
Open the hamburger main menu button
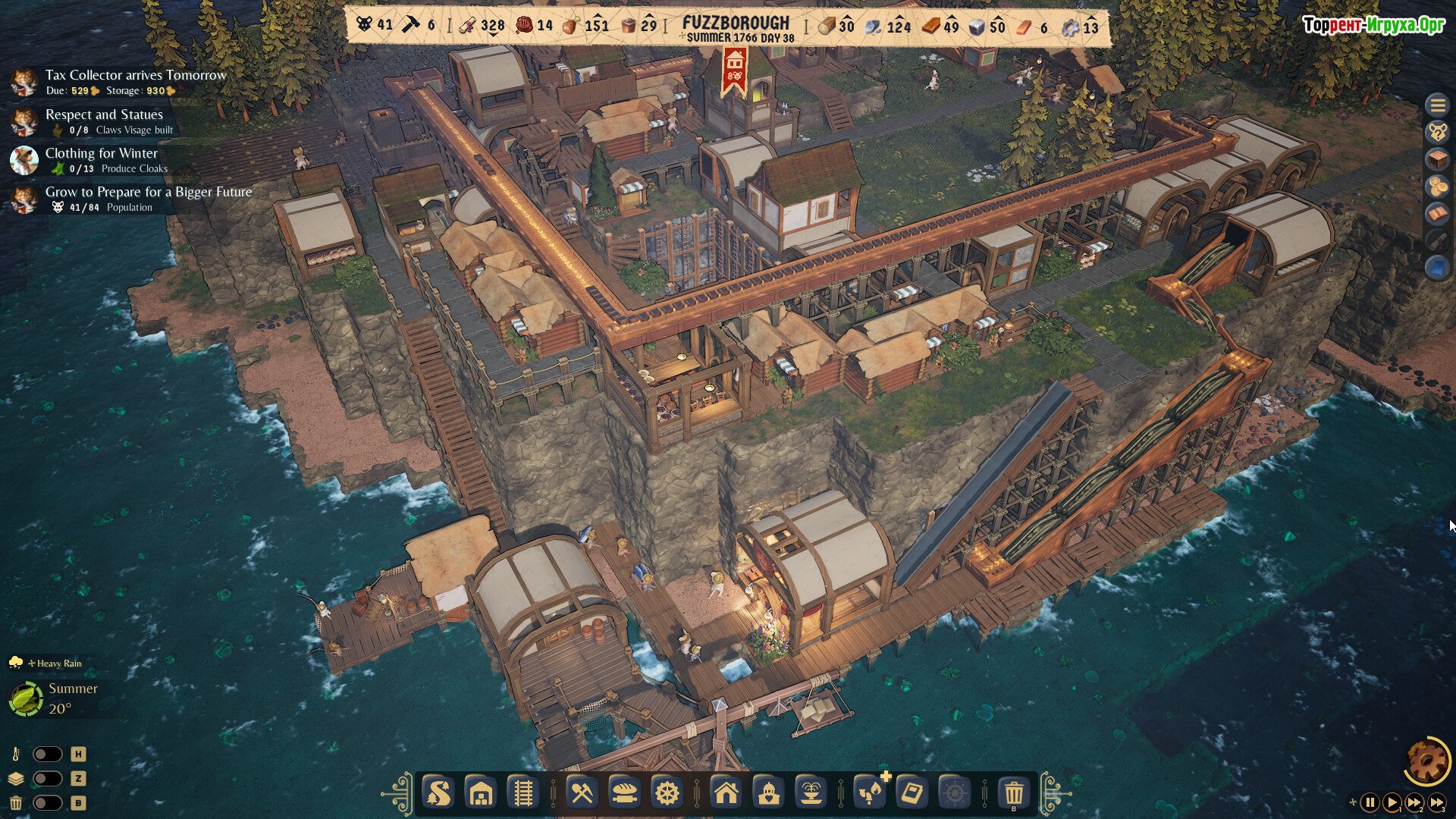pos(1437,105)
